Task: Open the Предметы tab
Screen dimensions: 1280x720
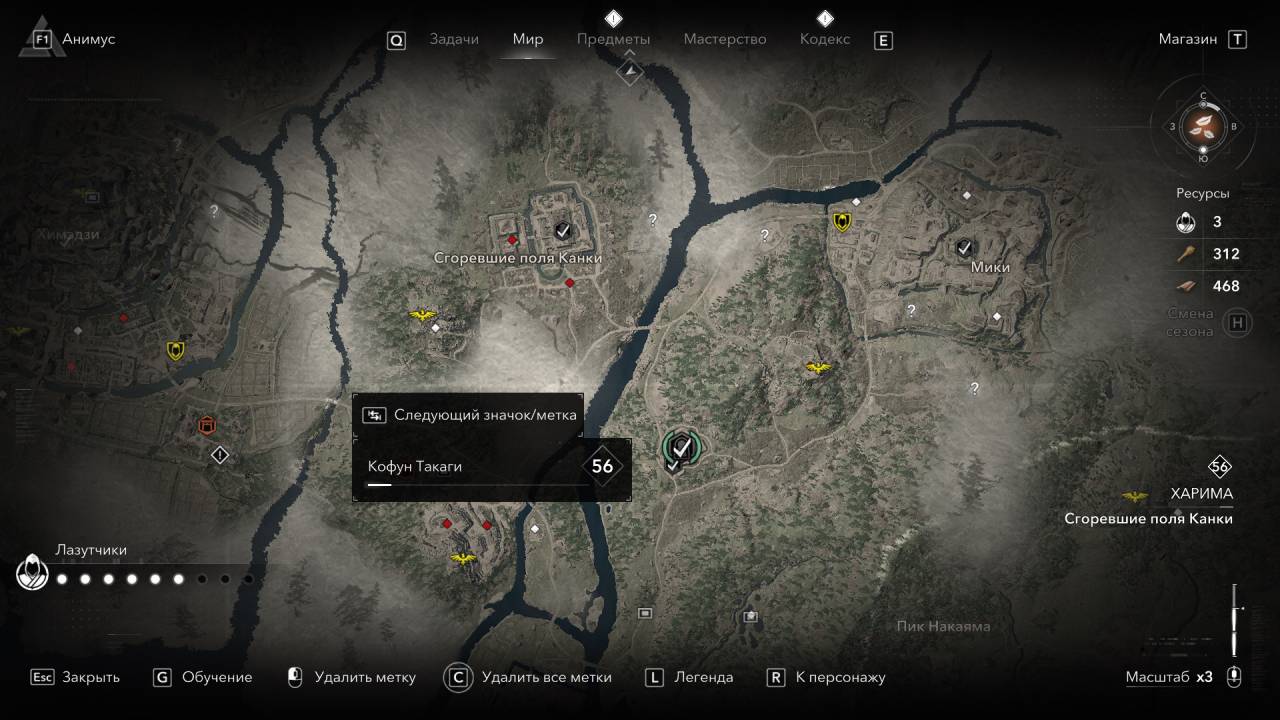Action: (x=613, y=39)
